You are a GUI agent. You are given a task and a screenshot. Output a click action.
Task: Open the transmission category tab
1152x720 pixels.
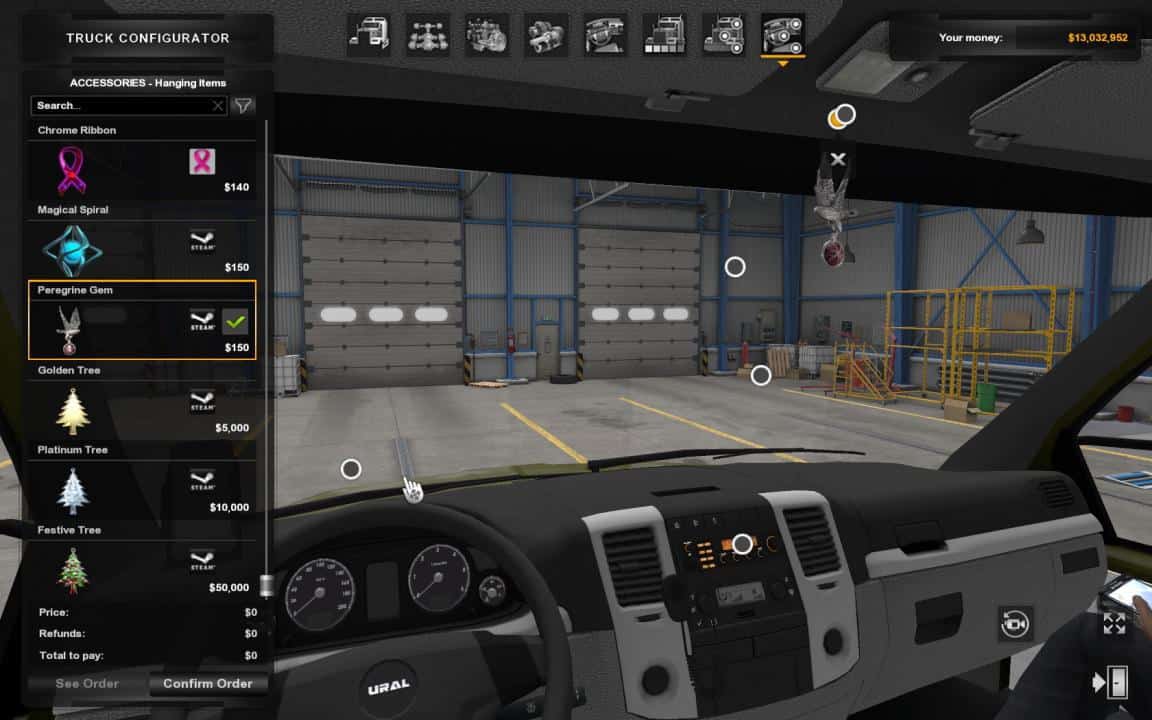[x=546, y=35]
